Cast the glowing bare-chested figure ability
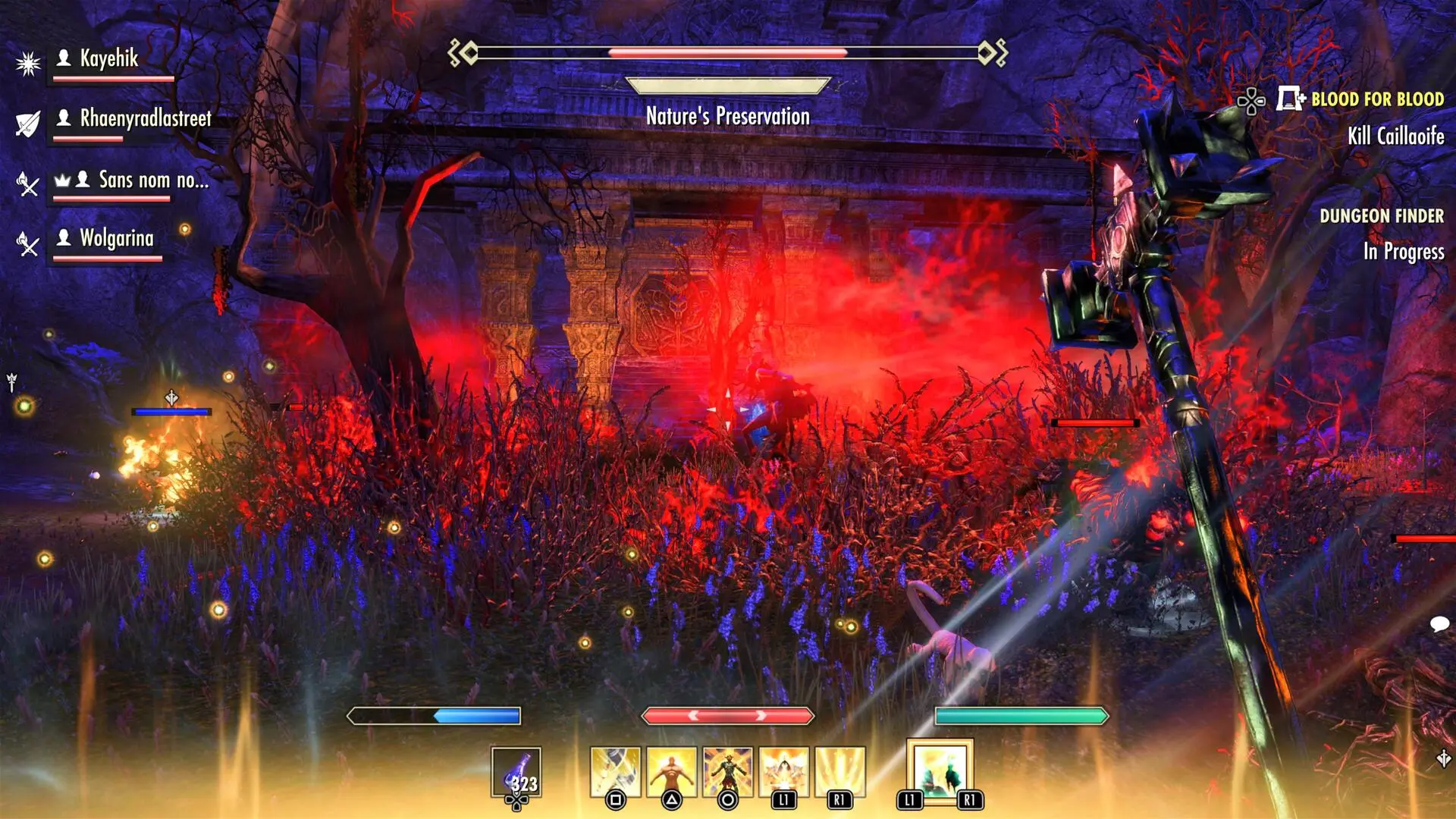The image size is (1456, 819). [x=671, y=772]
